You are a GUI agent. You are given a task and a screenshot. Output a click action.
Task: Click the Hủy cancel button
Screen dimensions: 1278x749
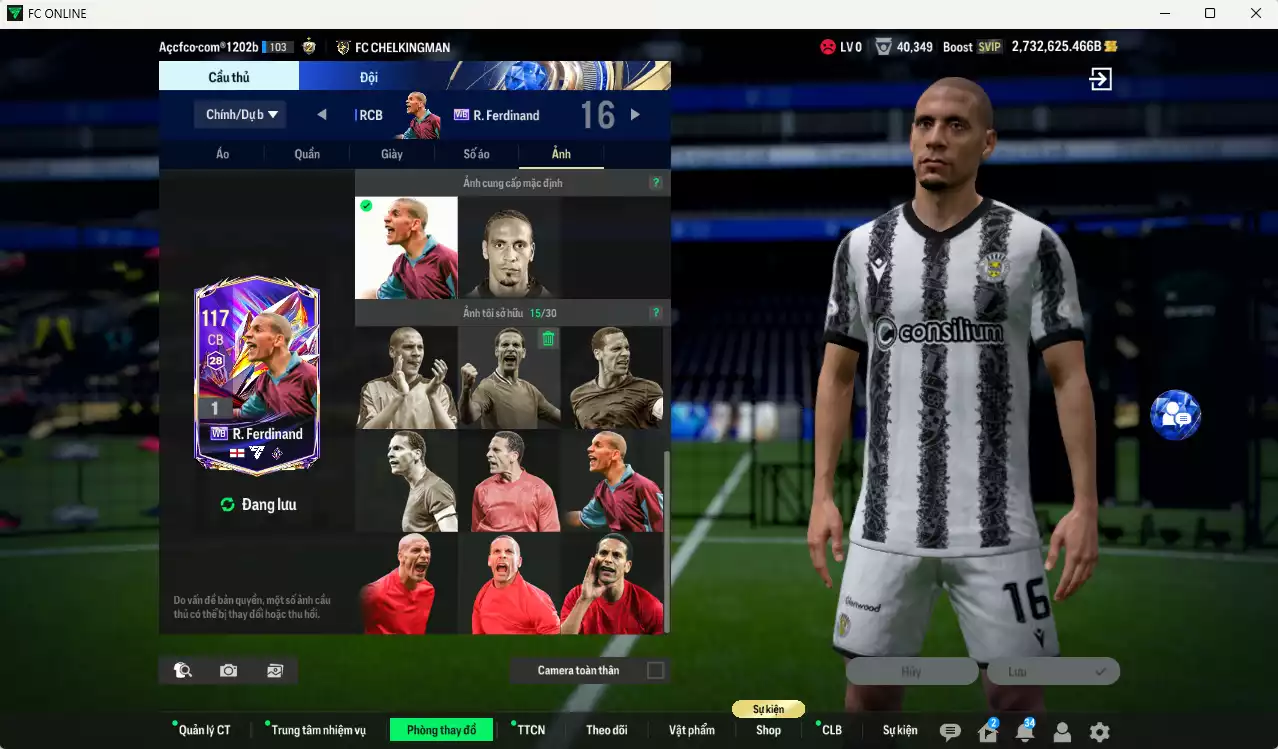coord(911,672)
